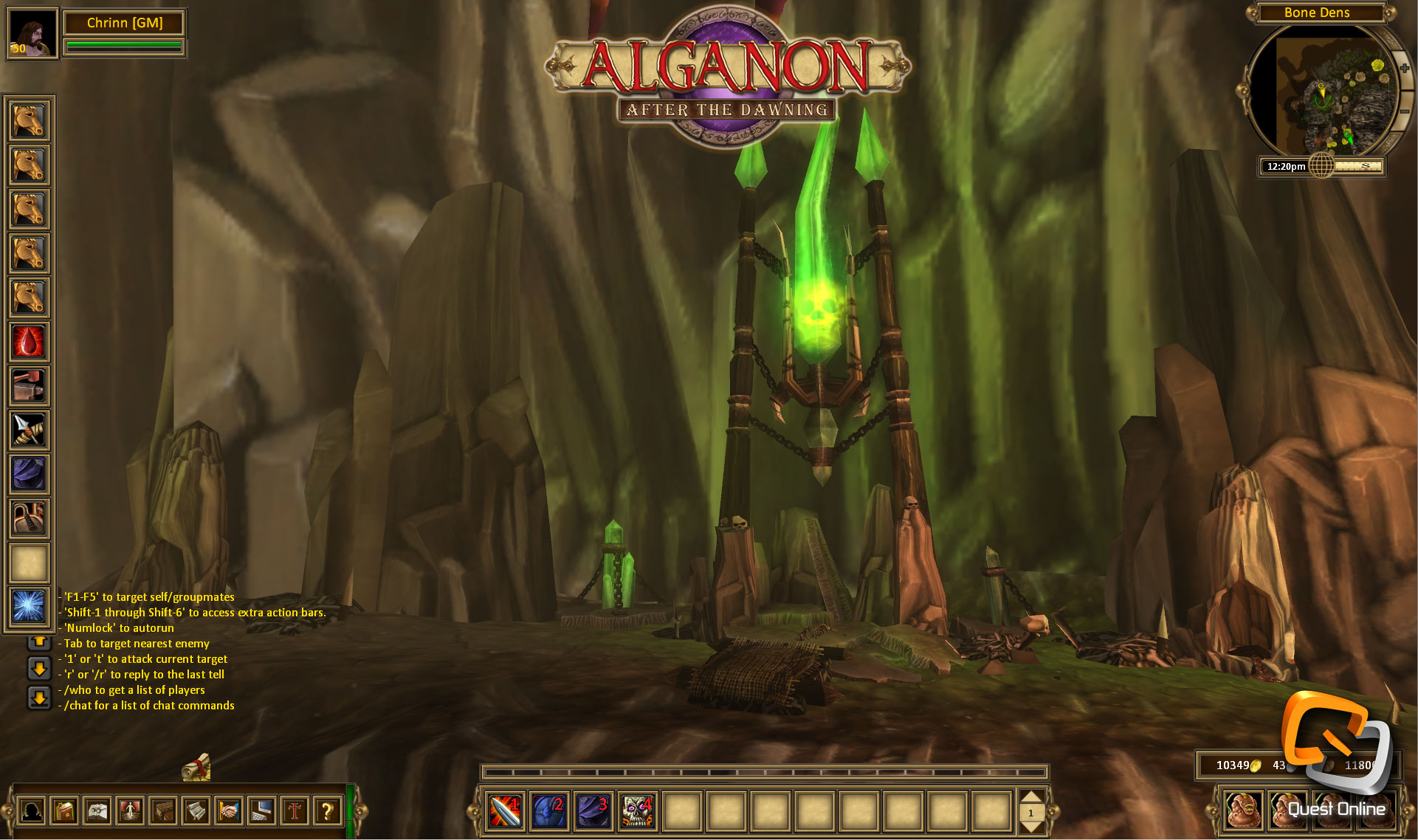Toggle the blue shield ability in slot 2
The height and width of the screenshot is (840, 1418).
549,811
